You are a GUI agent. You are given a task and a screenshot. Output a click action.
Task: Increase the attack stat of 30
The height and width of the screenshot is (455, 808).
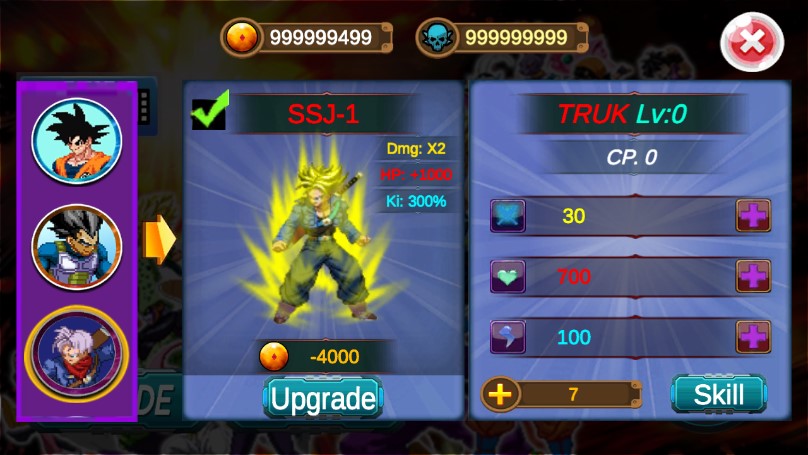[x=753, y=216]
